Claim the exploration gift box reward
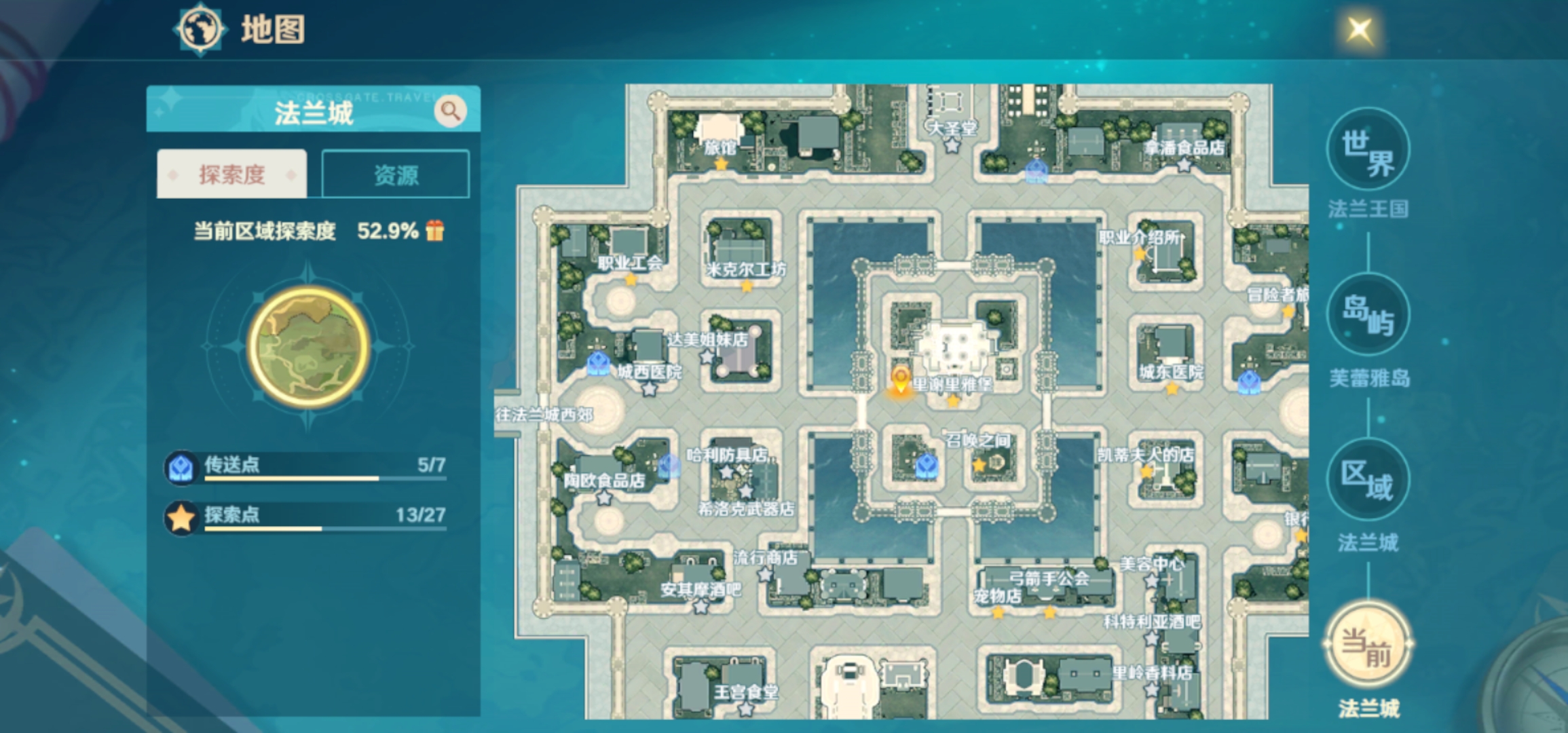 click(x=435, y=231)
